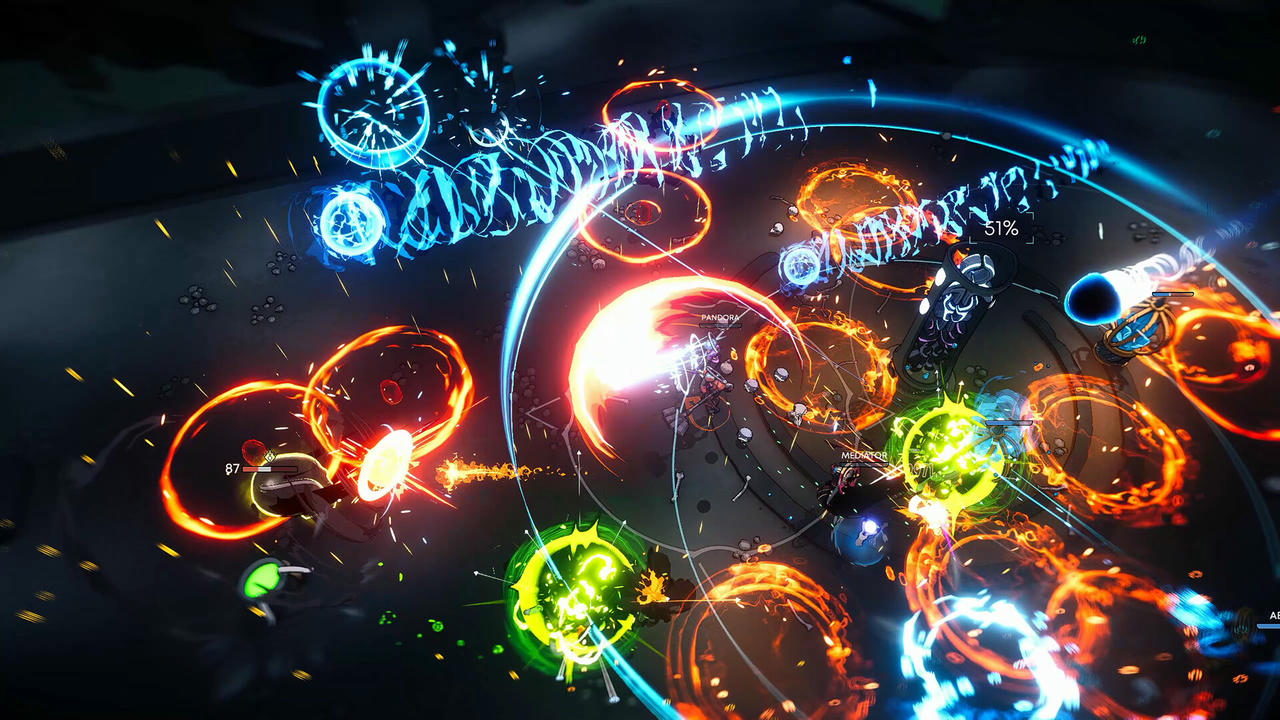Click Pandora's health bar
Image resolution: width=1280 pixels, height=720 pixels.
coord(720,326)
